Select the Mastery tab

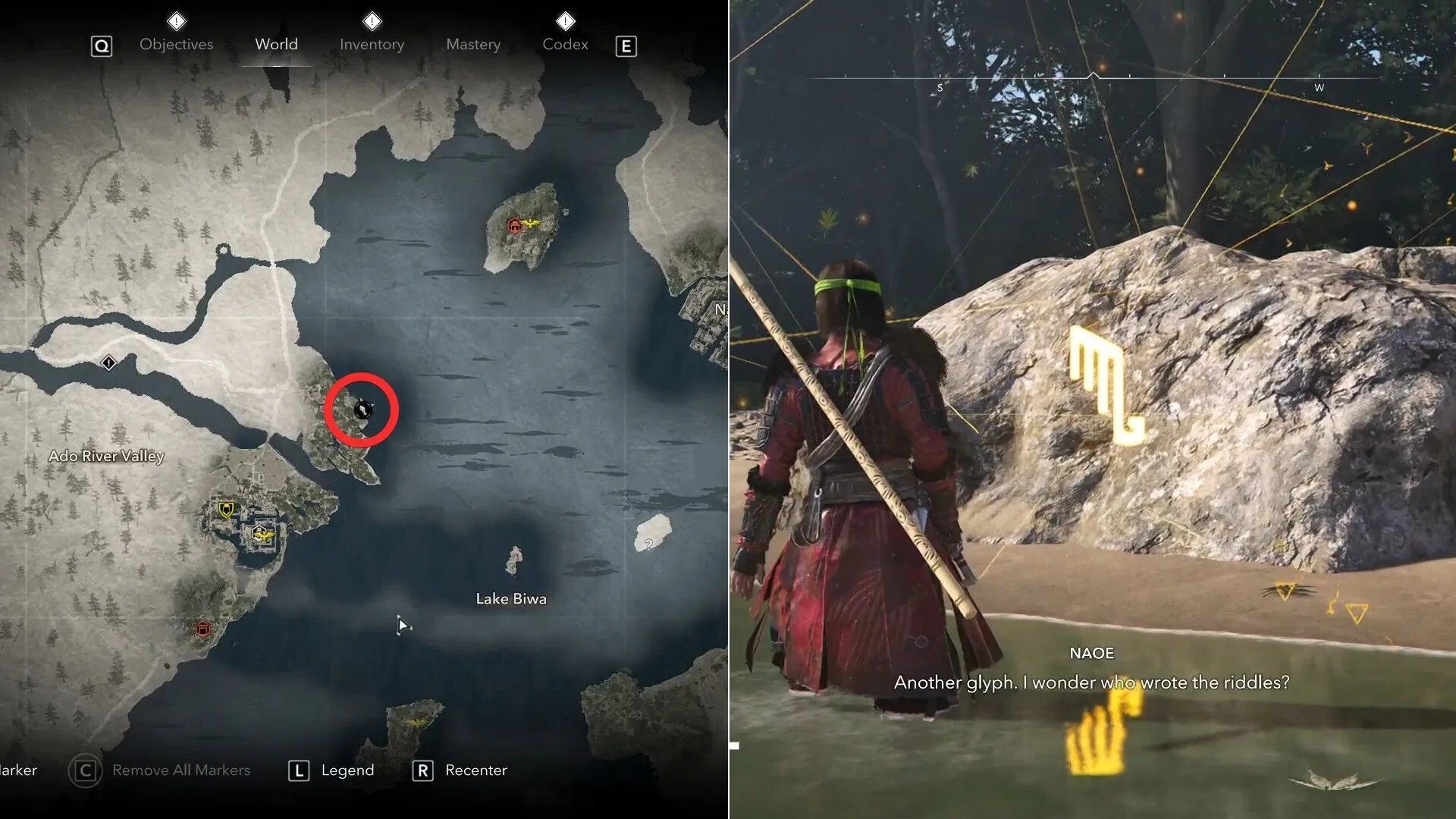click(472, 44)
